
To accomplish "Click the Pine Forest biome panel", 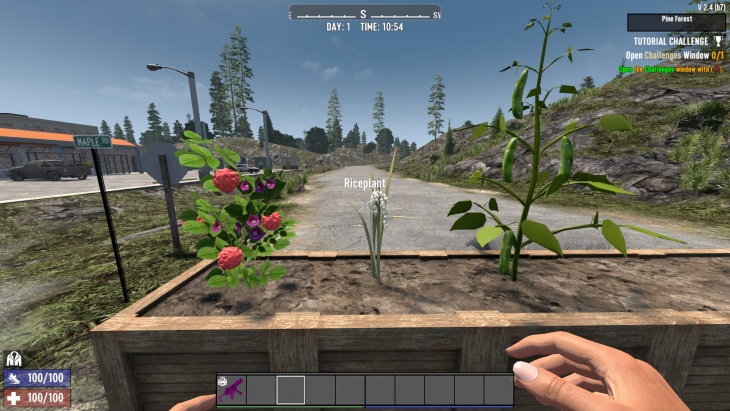I will pos(676,22).
